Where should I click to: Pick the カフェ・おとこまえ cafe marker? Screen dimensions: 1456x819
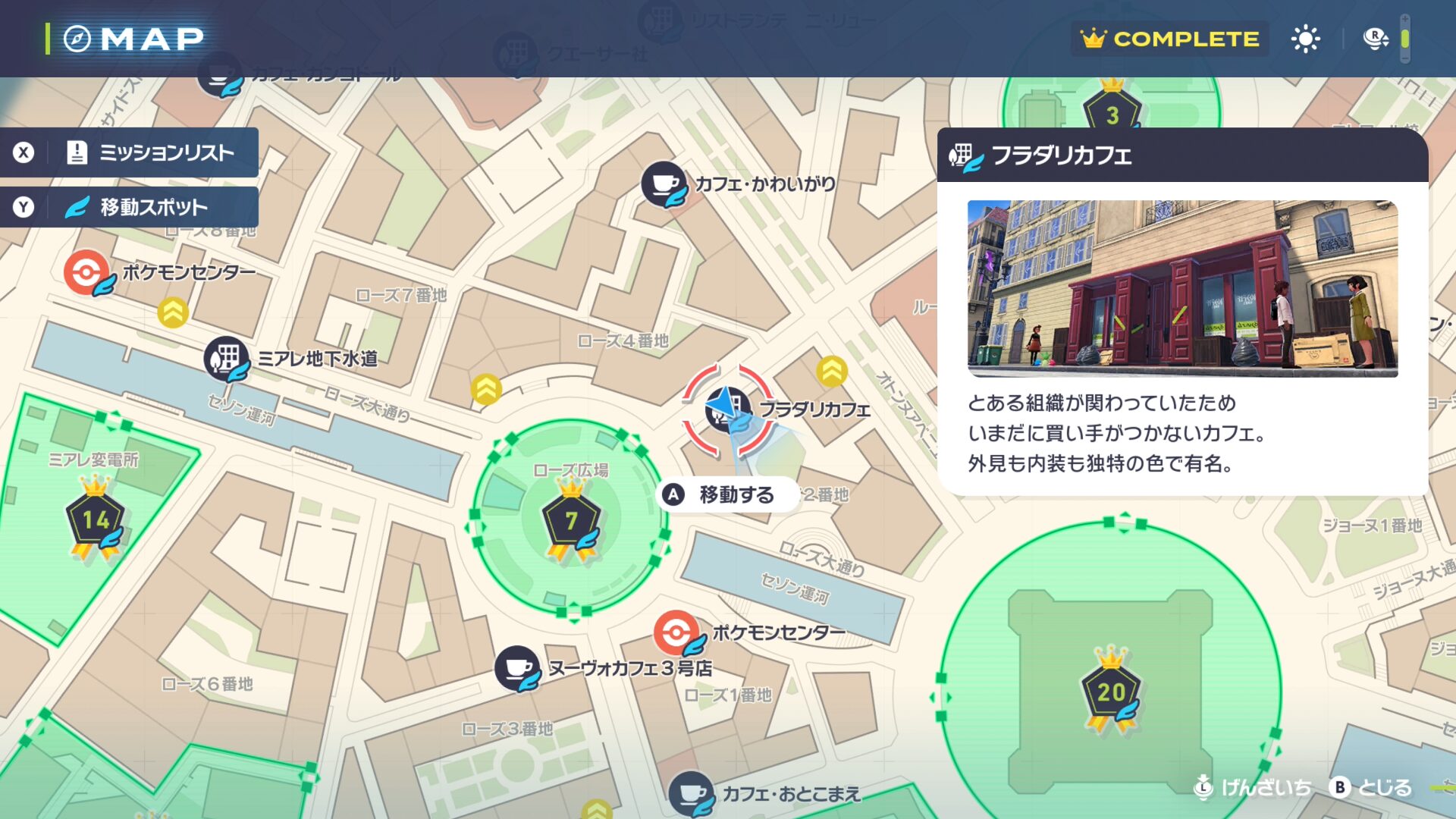click(x=690, y=793)
